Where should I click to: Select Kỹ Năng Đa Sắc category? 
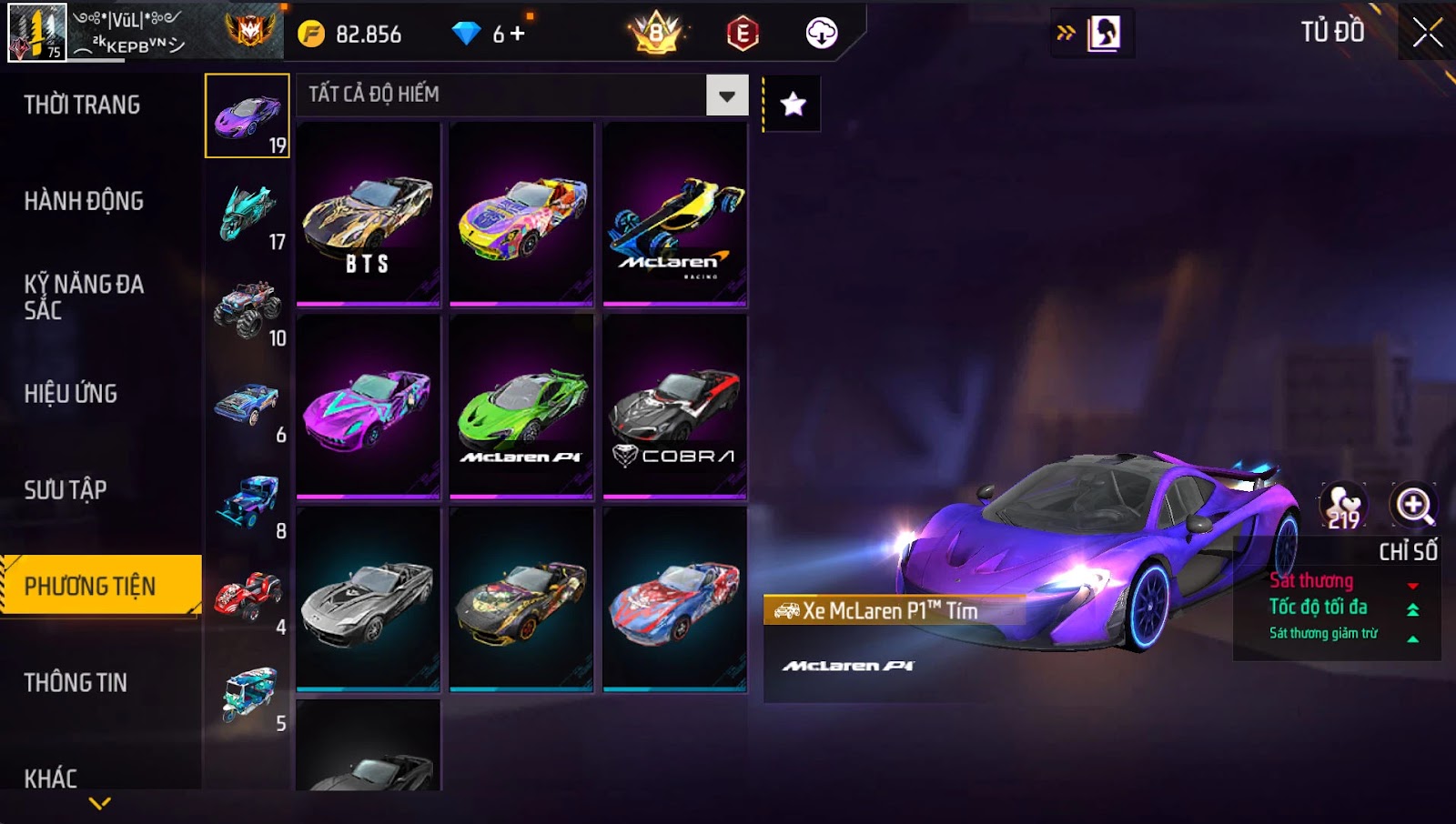[x=84, y=297]
